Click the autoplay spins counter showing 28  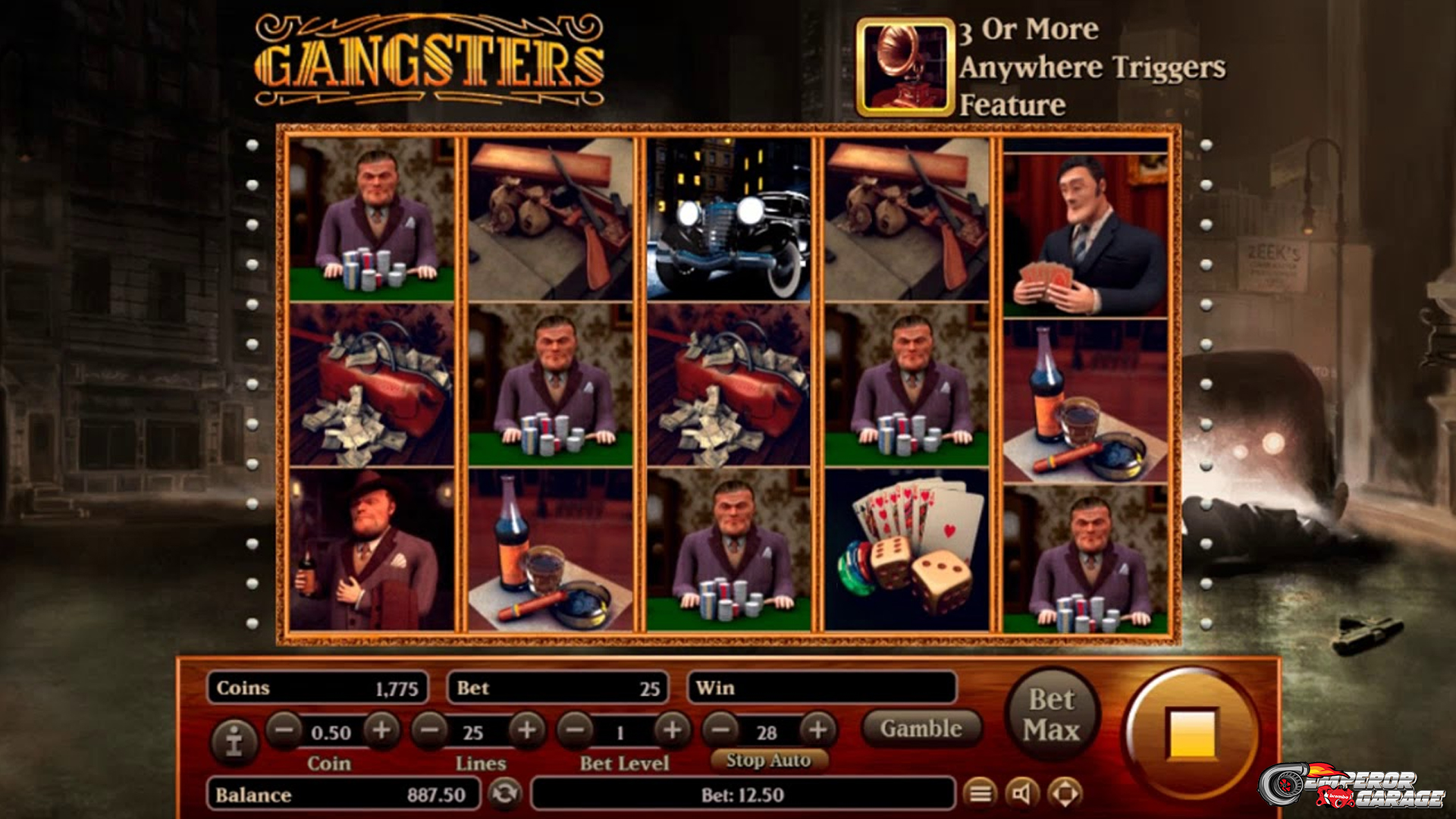(767, 733)
